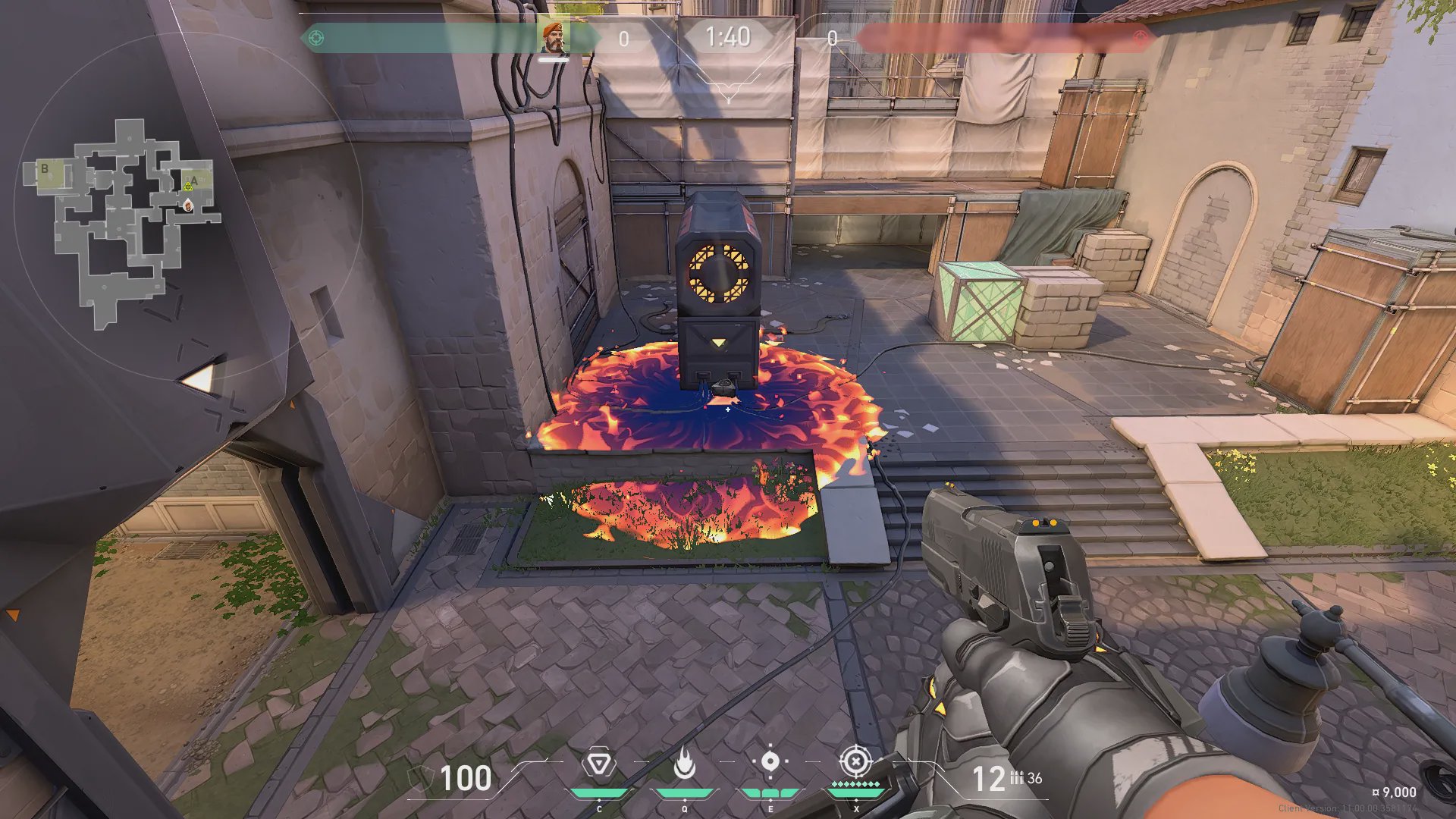Viewport: 1456px width, 819px height.
Task: Click the red enemy team emblem
Action: tap(1140, 38)
